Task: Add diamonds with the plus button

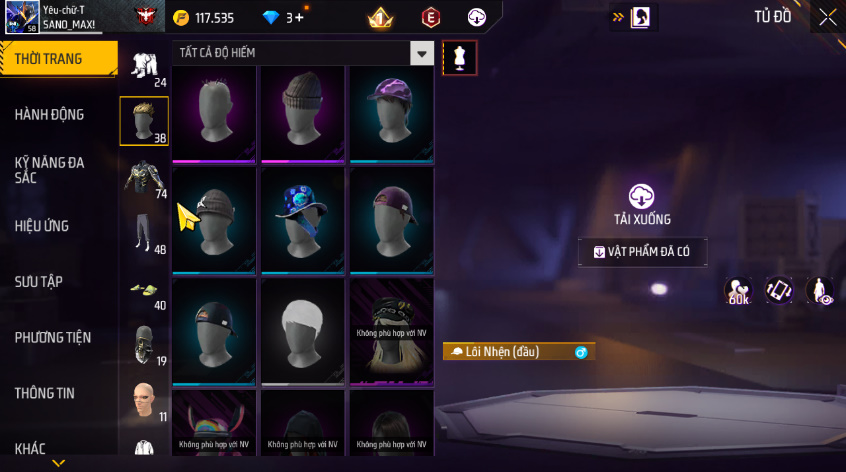Action: (299, 18)
